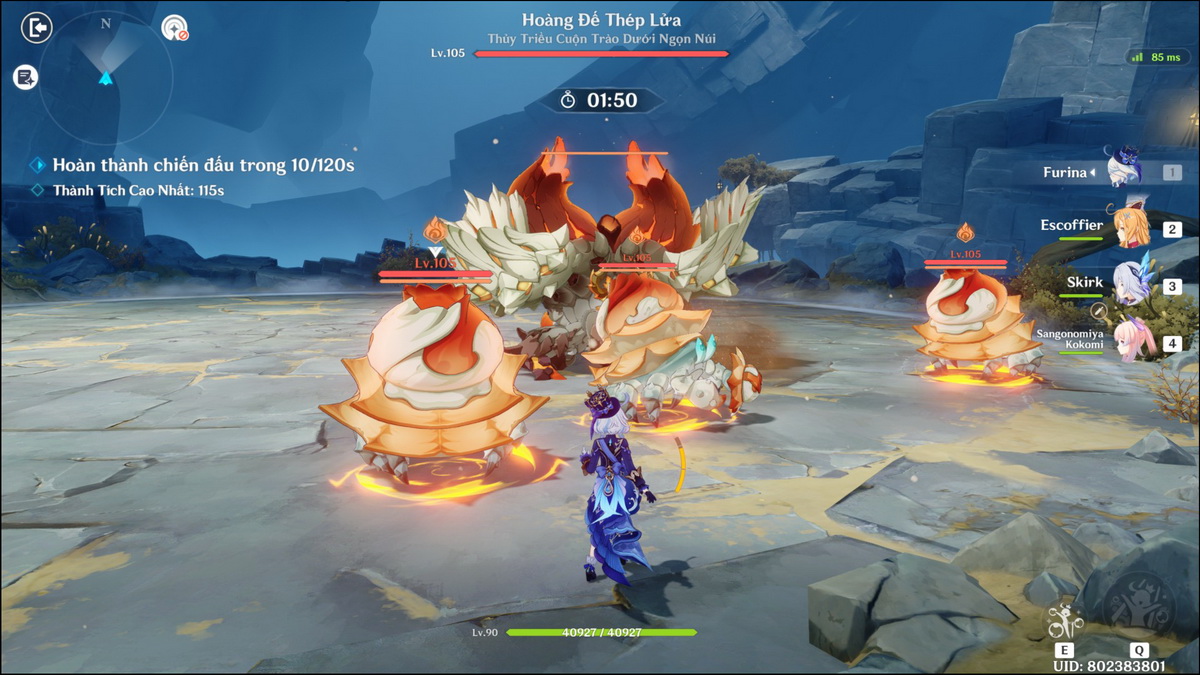
Task: Open the quest notes icon beside minimap
Action: pyautogui.click(x=26, y=77)
